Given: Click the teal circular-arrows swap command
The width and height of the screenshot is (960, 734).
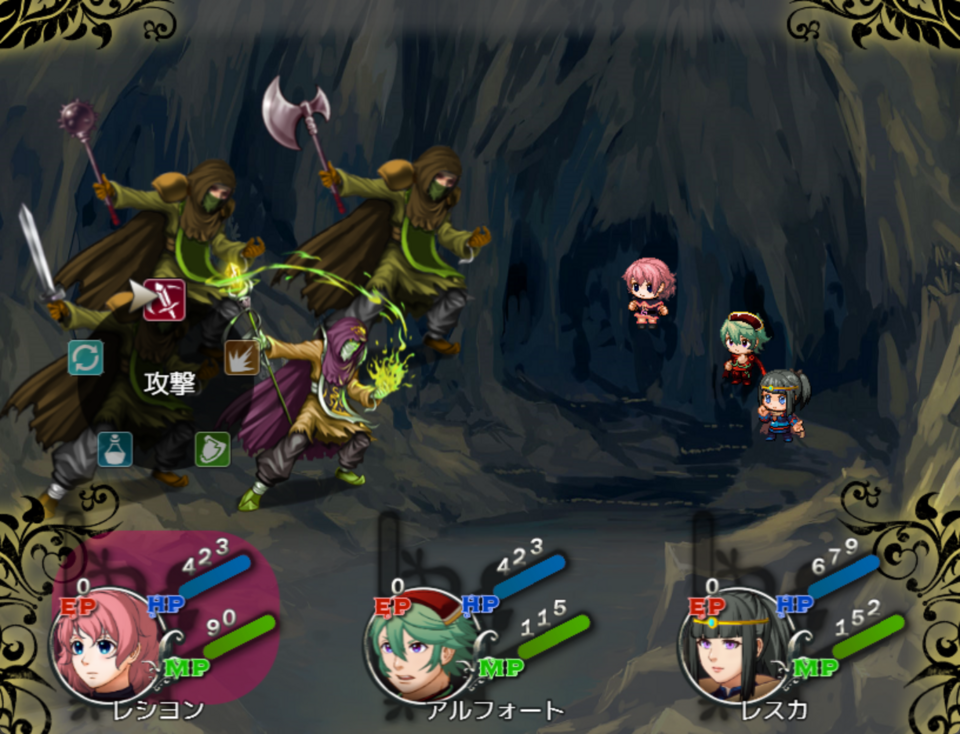Looking at the screenshot, I should 86,357.
